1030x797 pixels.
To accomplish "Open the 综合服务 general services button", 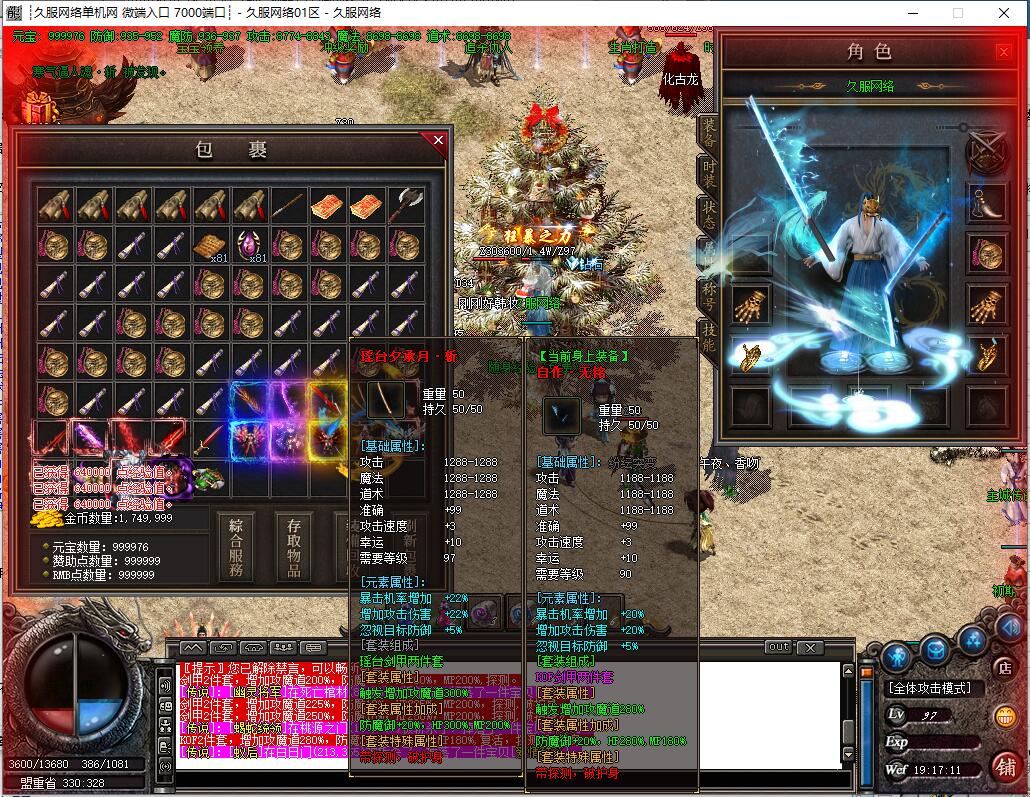I will click(x=236, y=547).
